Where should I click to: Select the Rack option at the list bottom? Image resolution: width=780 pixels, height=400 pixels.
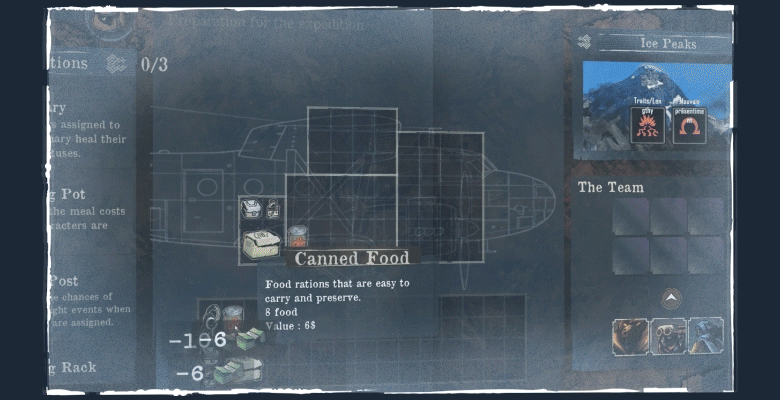point(75,367)
